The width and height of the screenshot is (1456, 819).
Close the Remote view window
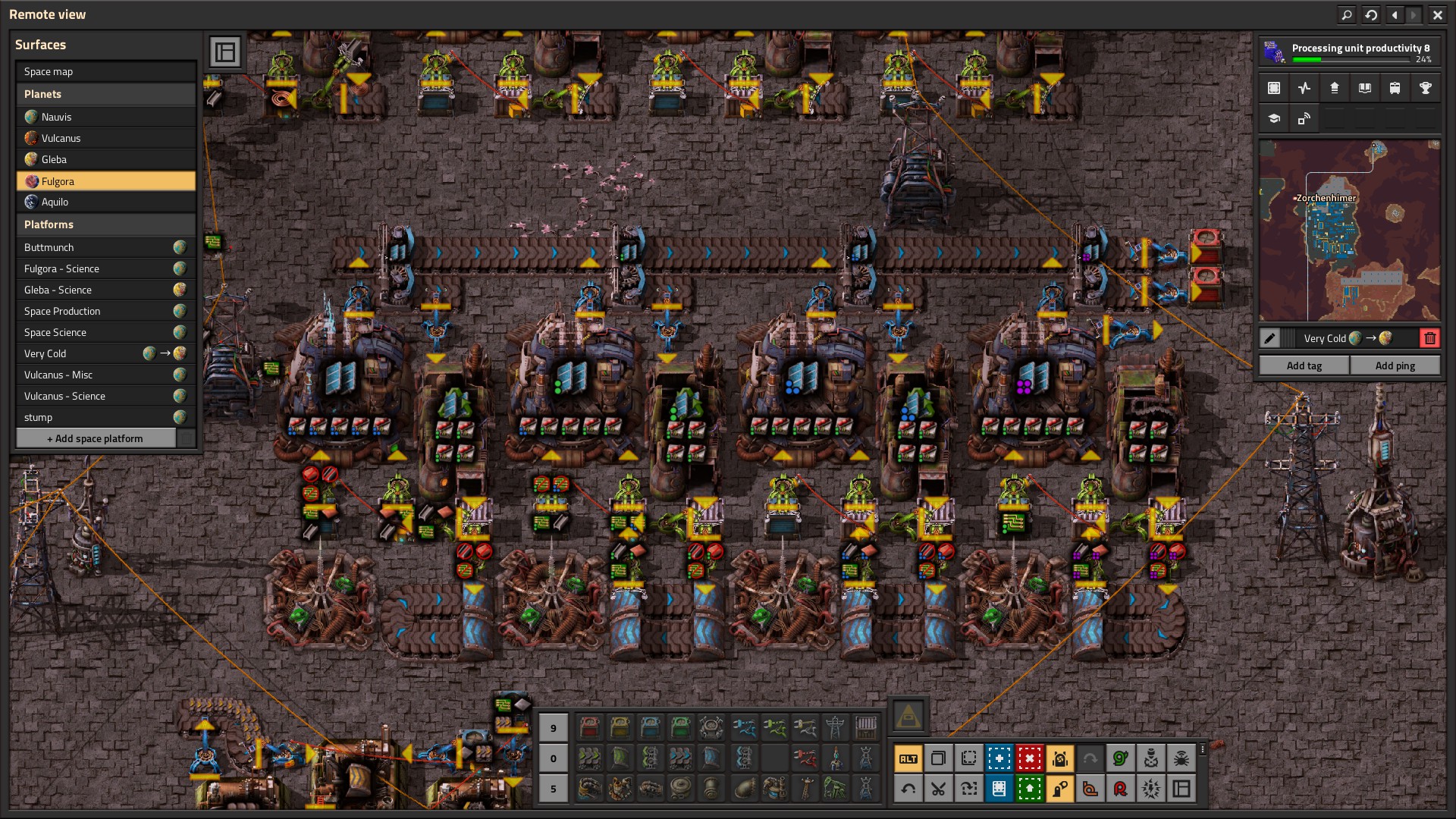(1437, 14)
